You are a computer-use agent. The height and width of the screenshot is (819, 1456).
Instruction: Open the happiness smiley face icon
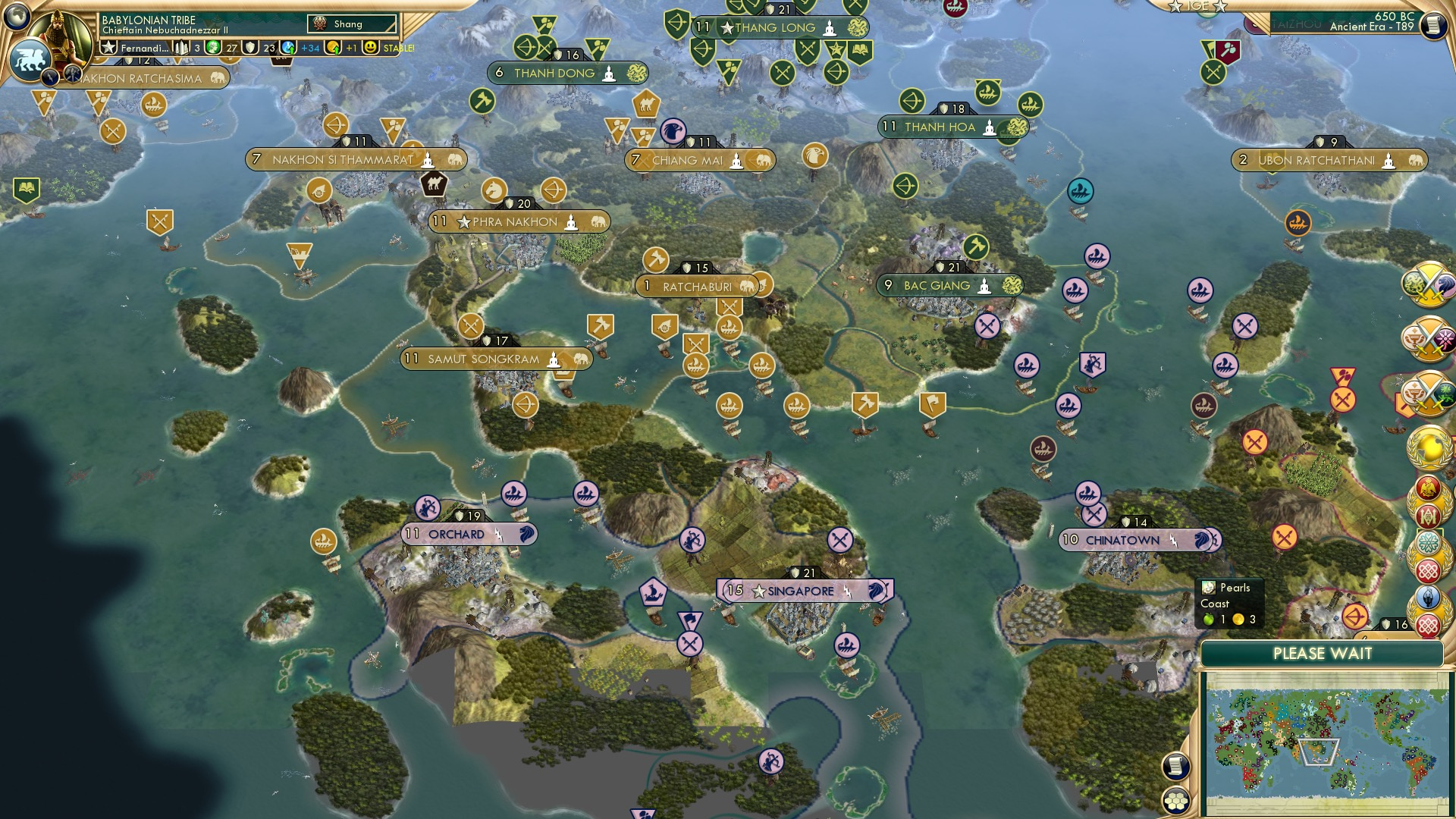pyautogui.click(x=370, y=48)
